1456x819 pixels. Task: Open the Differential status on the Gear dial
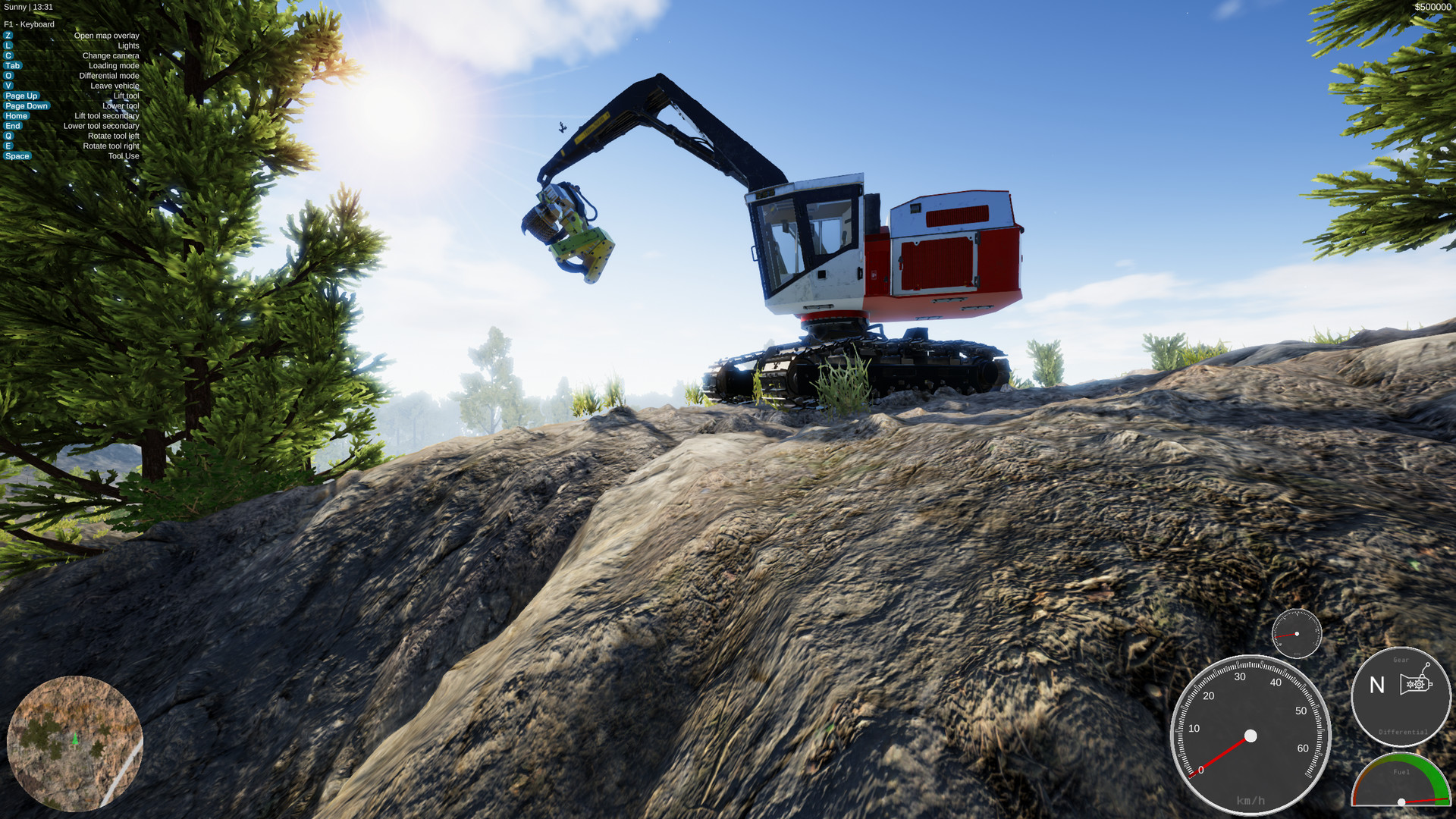tap(1403, 732)
